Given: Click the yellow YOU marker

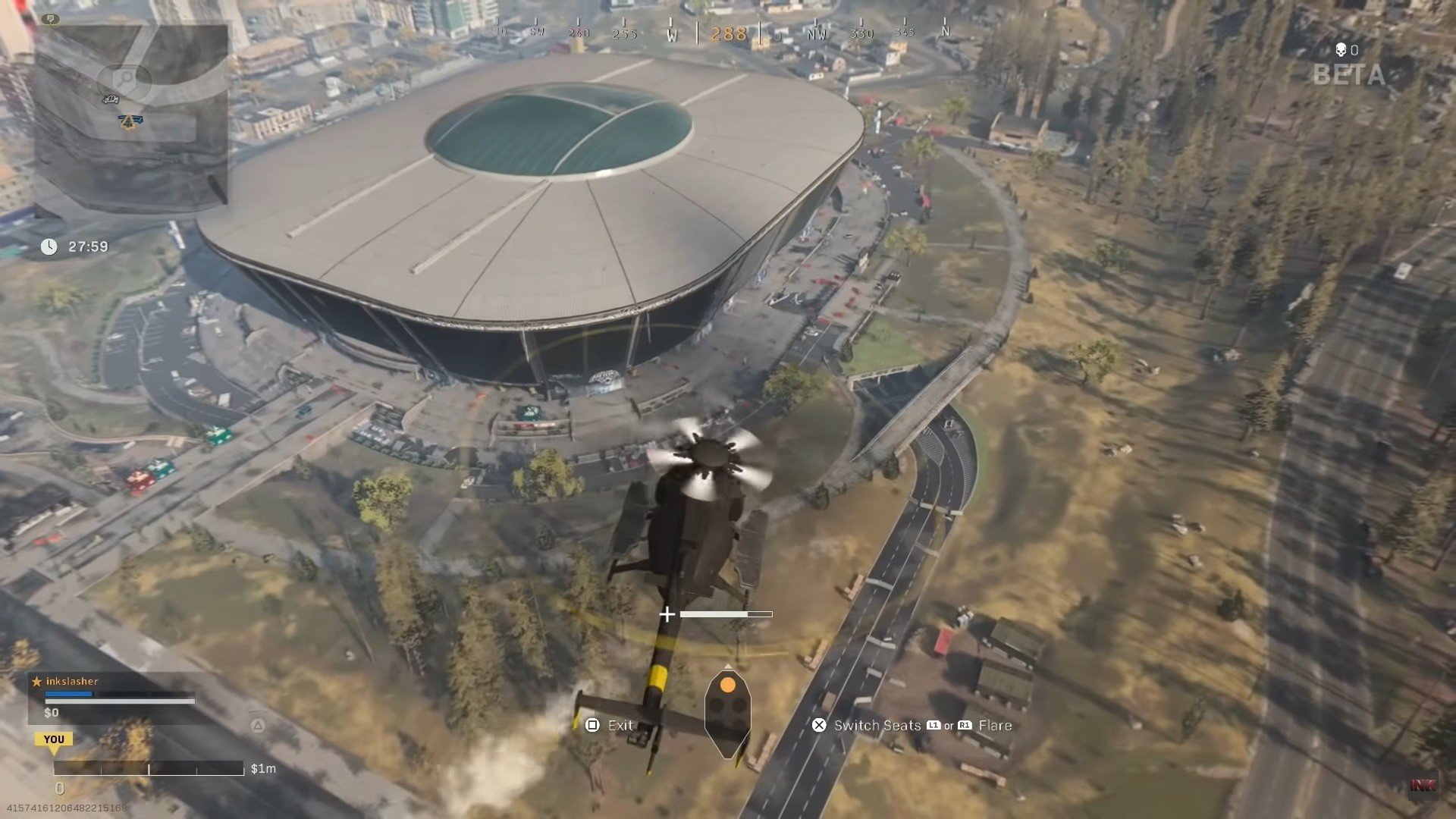Looking at the screenshot, I should point(54,739).
